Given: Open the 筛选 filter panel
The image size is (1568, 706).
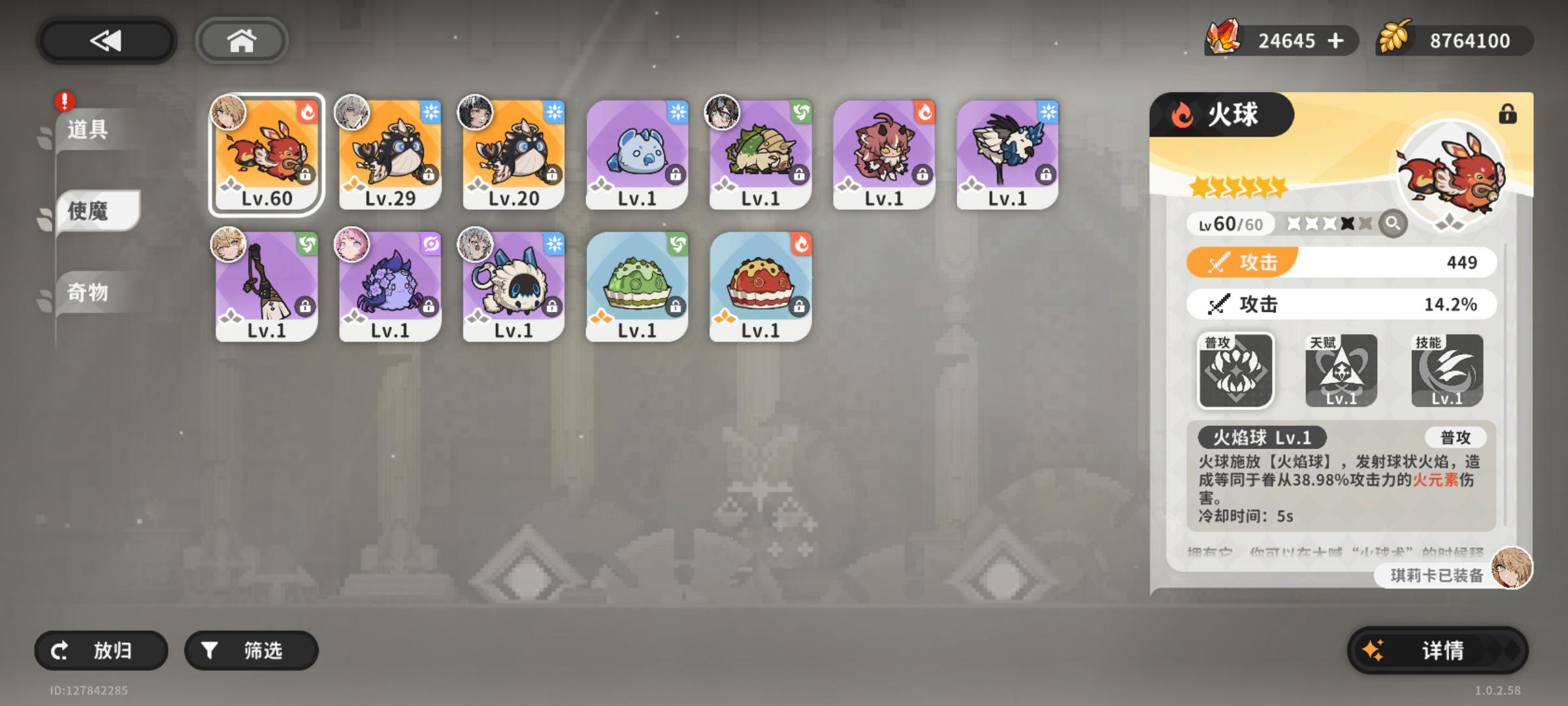Looking at the screenshot, I should (250, 650).
